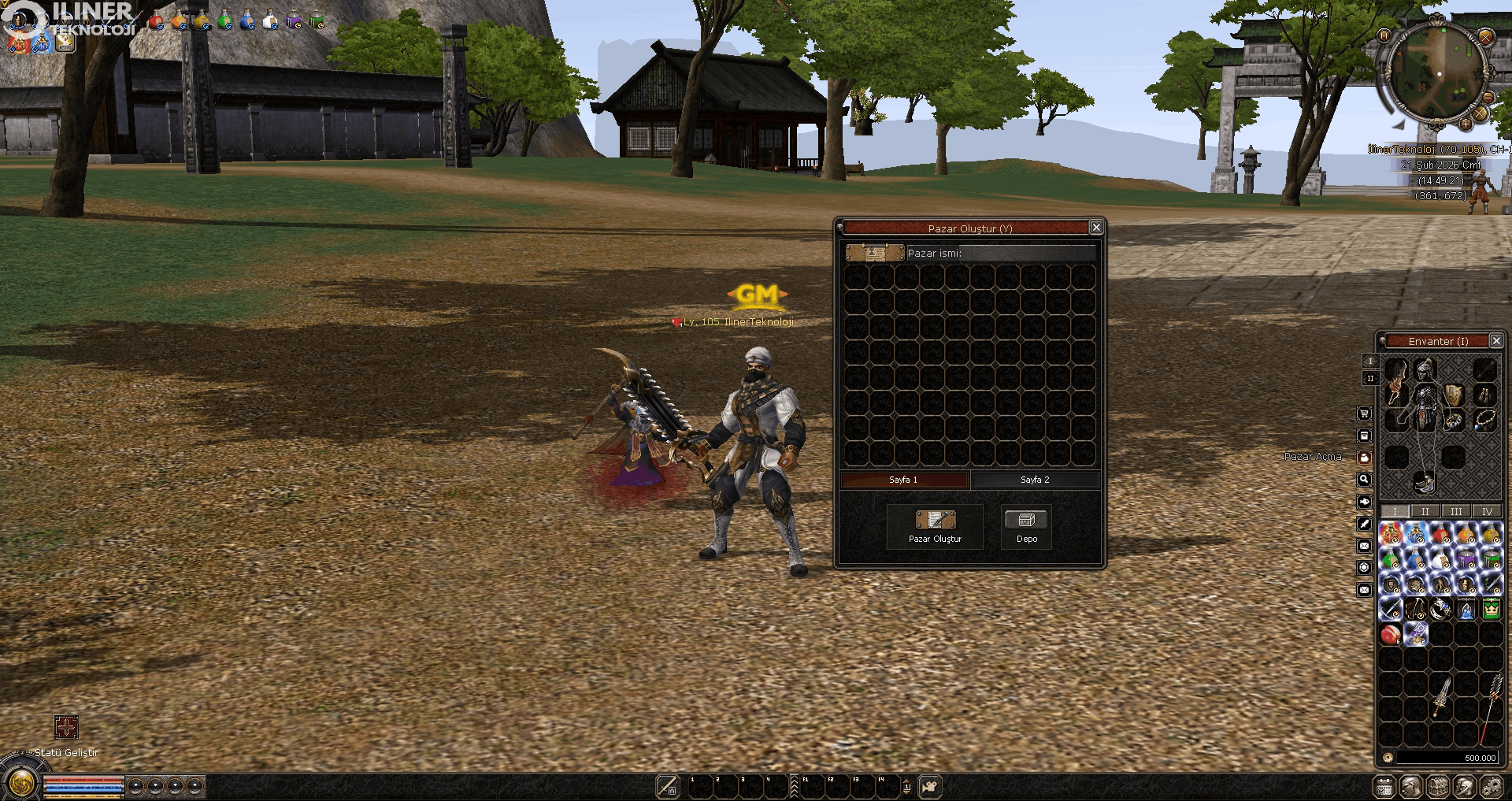This screenshot has height=801, width=1512.
Task: Select the equipped helmet slot
Action: point(1425,369)
